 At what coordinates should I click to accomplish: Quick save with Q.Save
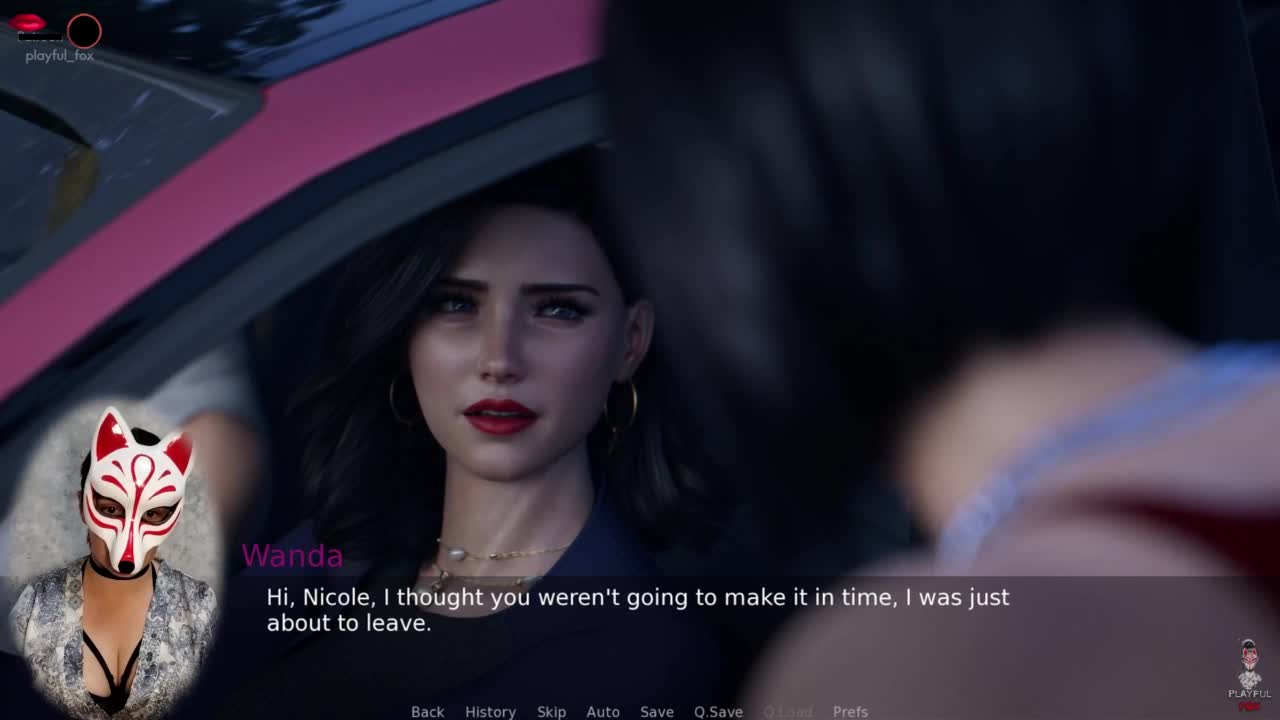pyautogui.click(x=718, y=711)
